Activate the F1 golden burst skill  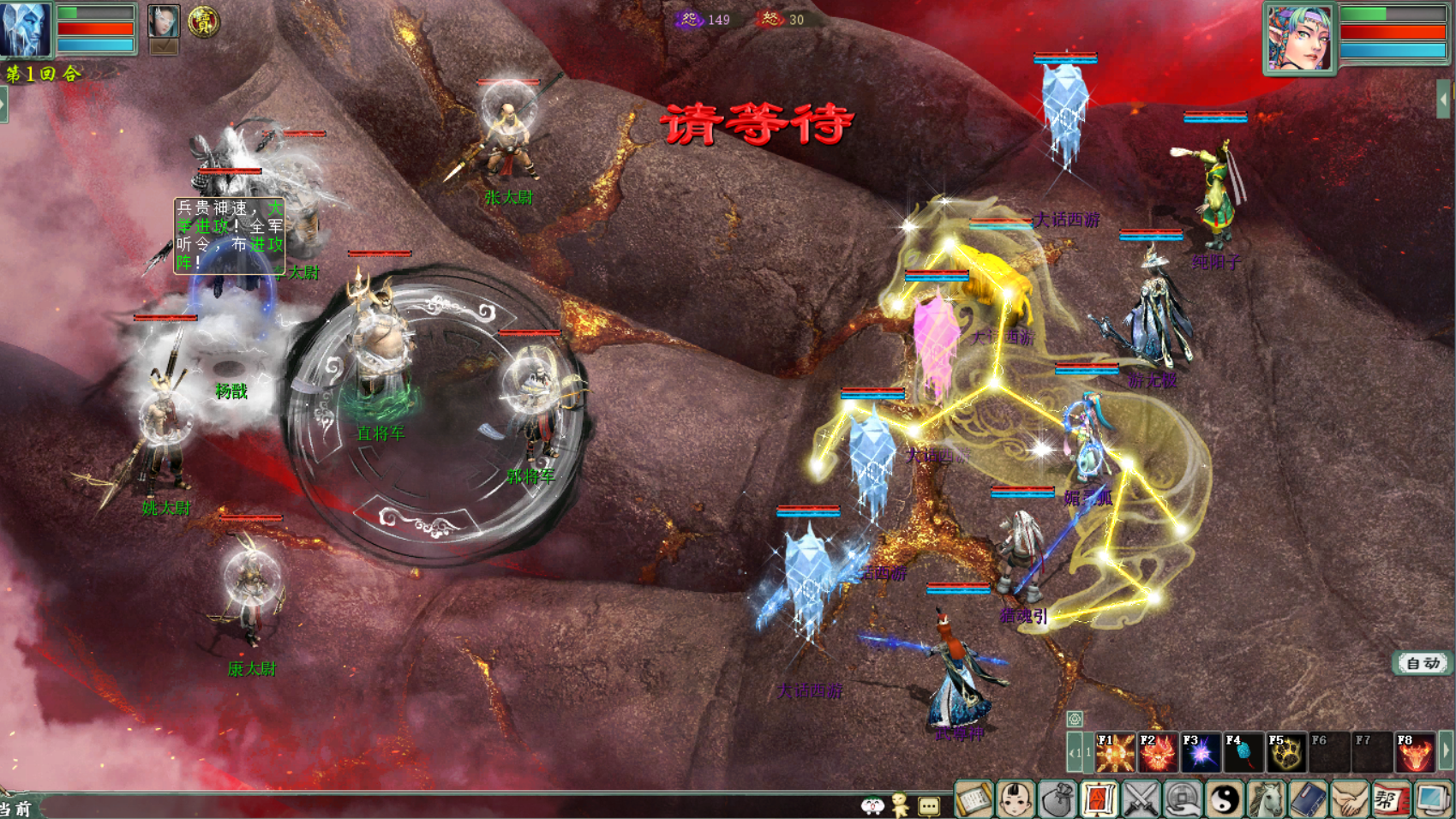(x=1115, y=753)
